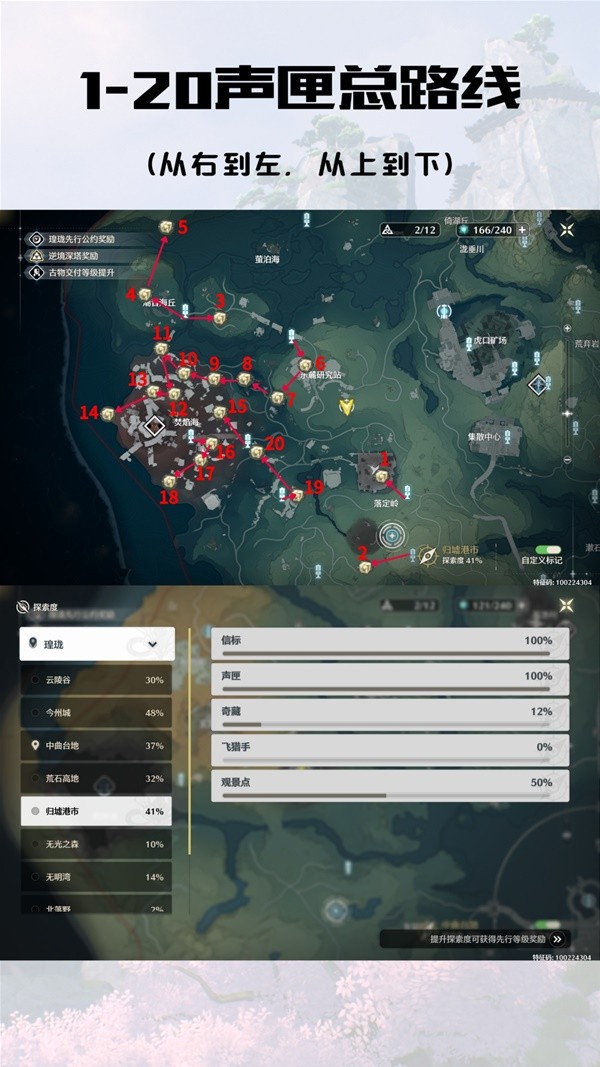The image size is (600, 1067).
Task: Close the exploration panel with the X
Action: pyautogui.click(x=567, y=605)
